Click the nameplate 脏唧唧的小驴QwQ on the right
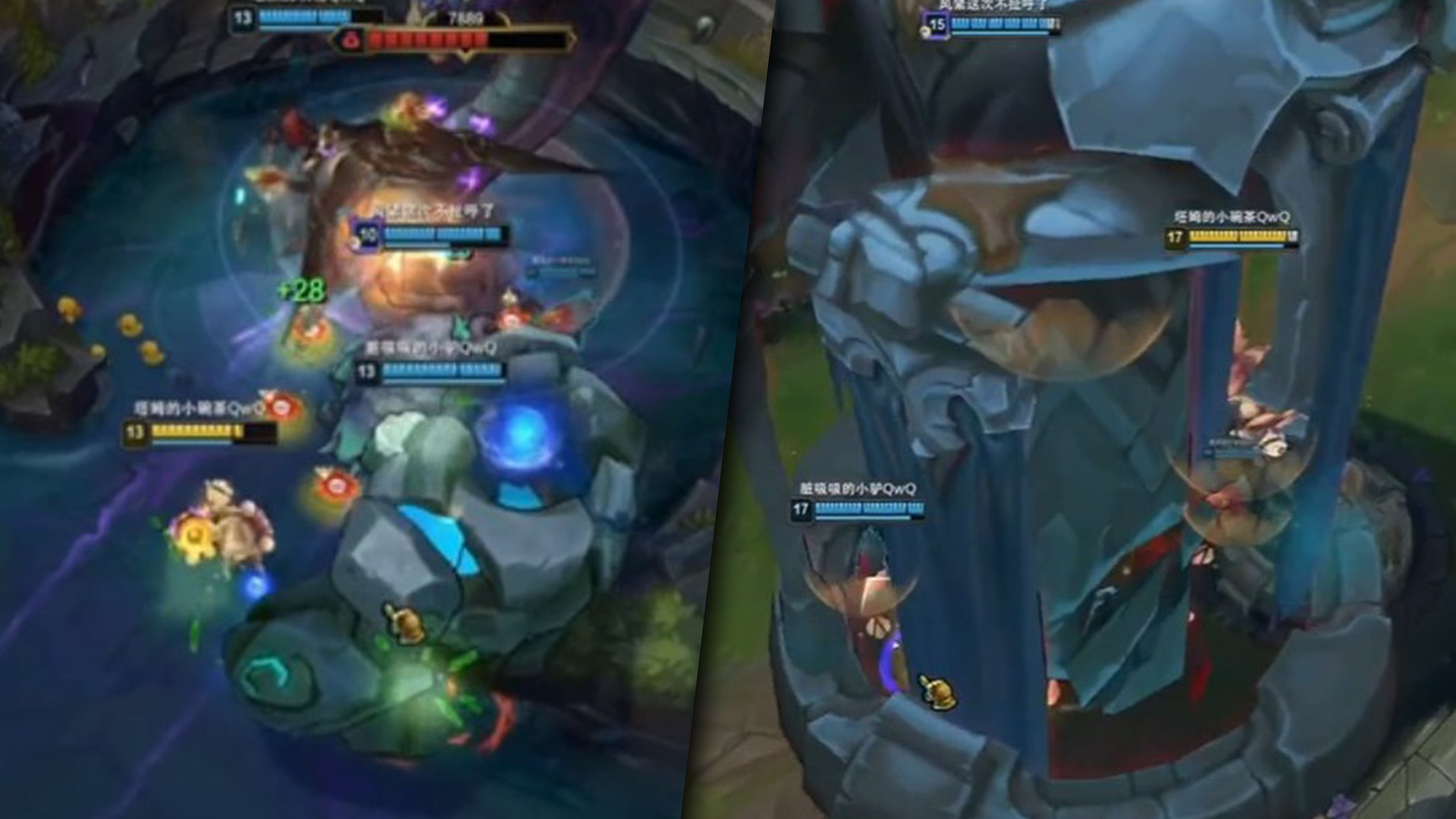 (x=855, y=490)
